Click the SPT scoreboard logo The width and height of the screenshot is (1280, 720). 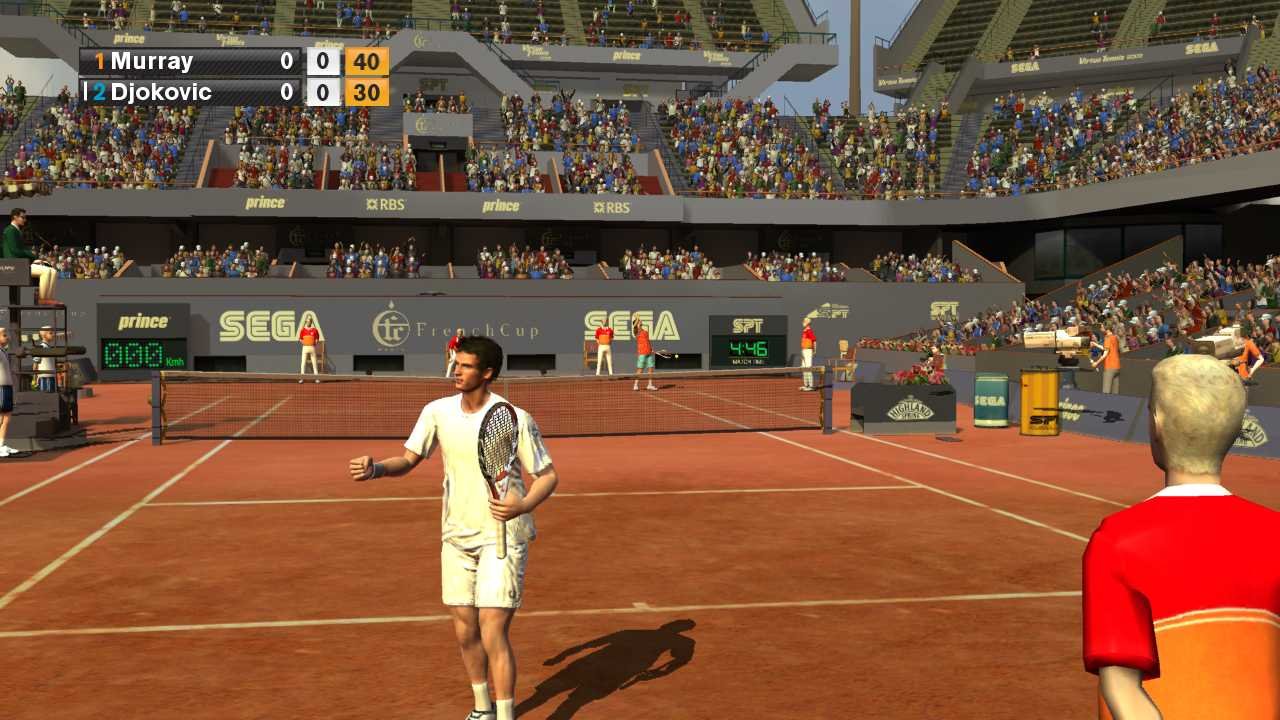[x=748, y=327]
